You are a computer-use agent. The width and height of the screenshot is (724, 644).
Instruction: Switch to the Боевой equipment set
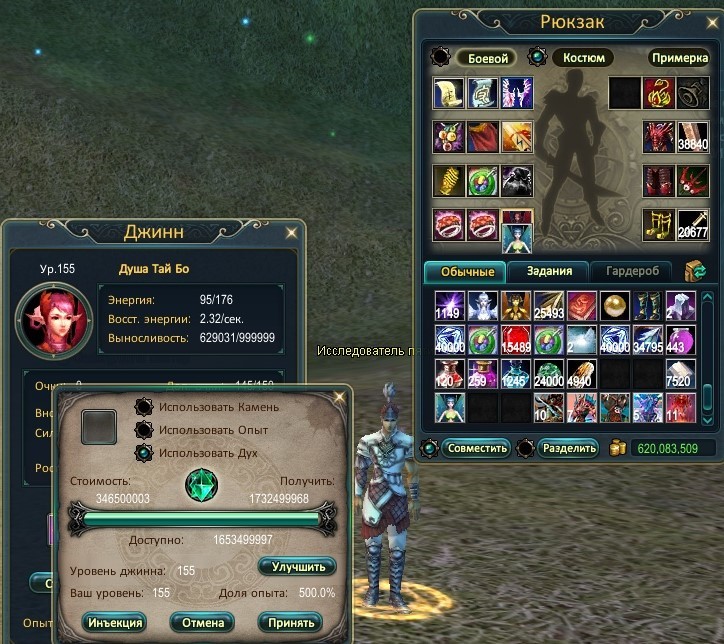[x=488, y=58]
